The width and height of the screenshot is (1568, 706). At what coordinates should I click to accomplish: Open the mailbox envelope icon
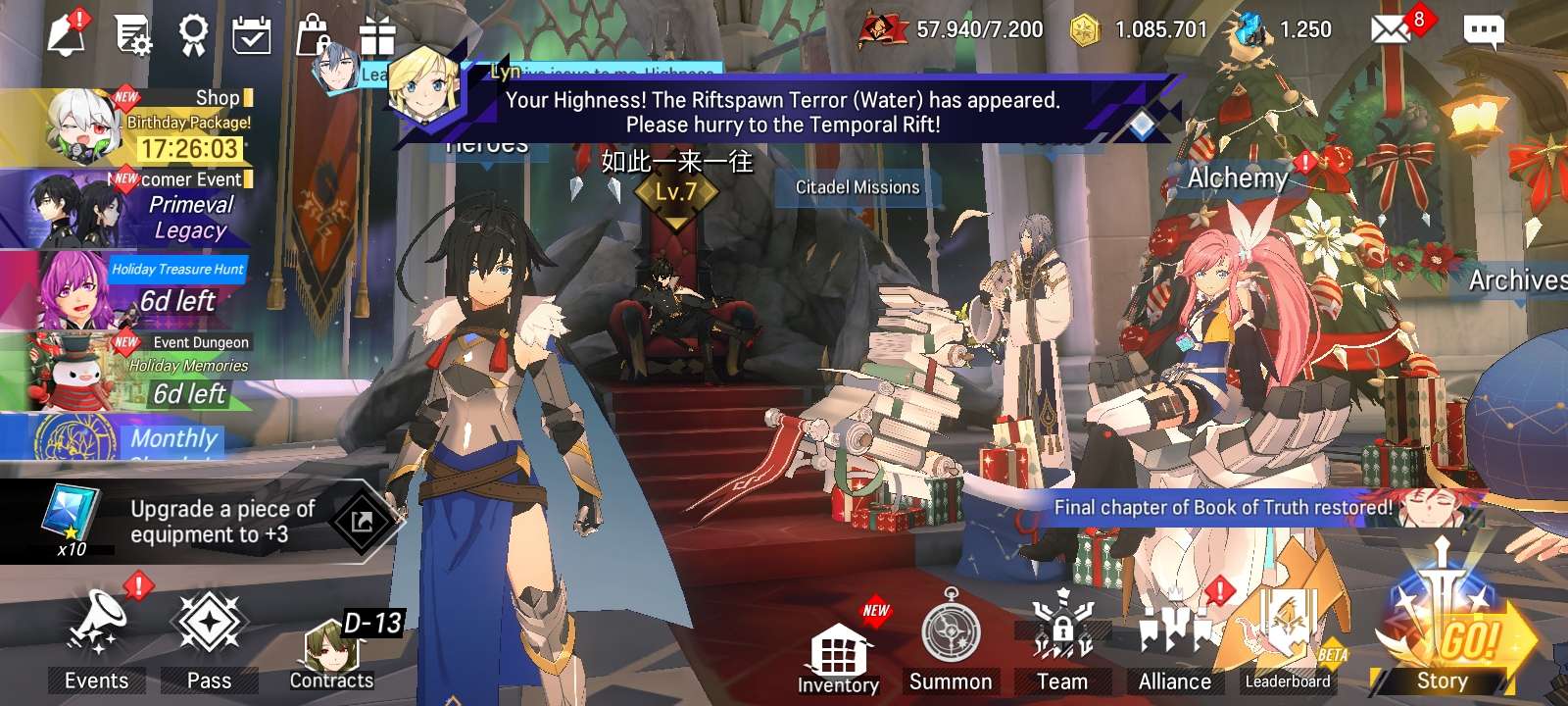[1390, 30]
